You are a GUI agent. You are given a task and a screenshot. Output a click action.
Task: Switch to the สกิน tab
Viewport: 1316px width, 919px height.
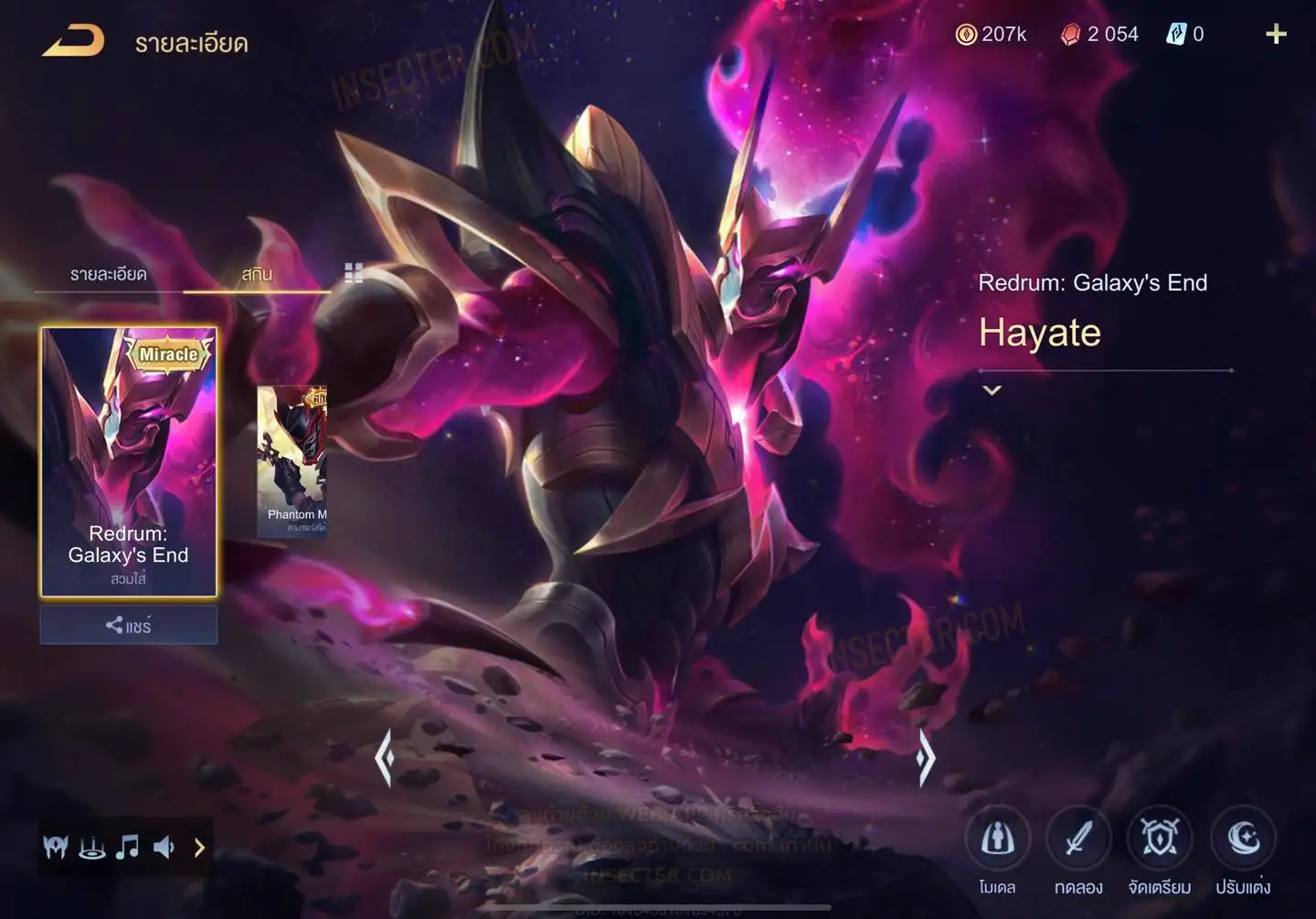point(257,274)
